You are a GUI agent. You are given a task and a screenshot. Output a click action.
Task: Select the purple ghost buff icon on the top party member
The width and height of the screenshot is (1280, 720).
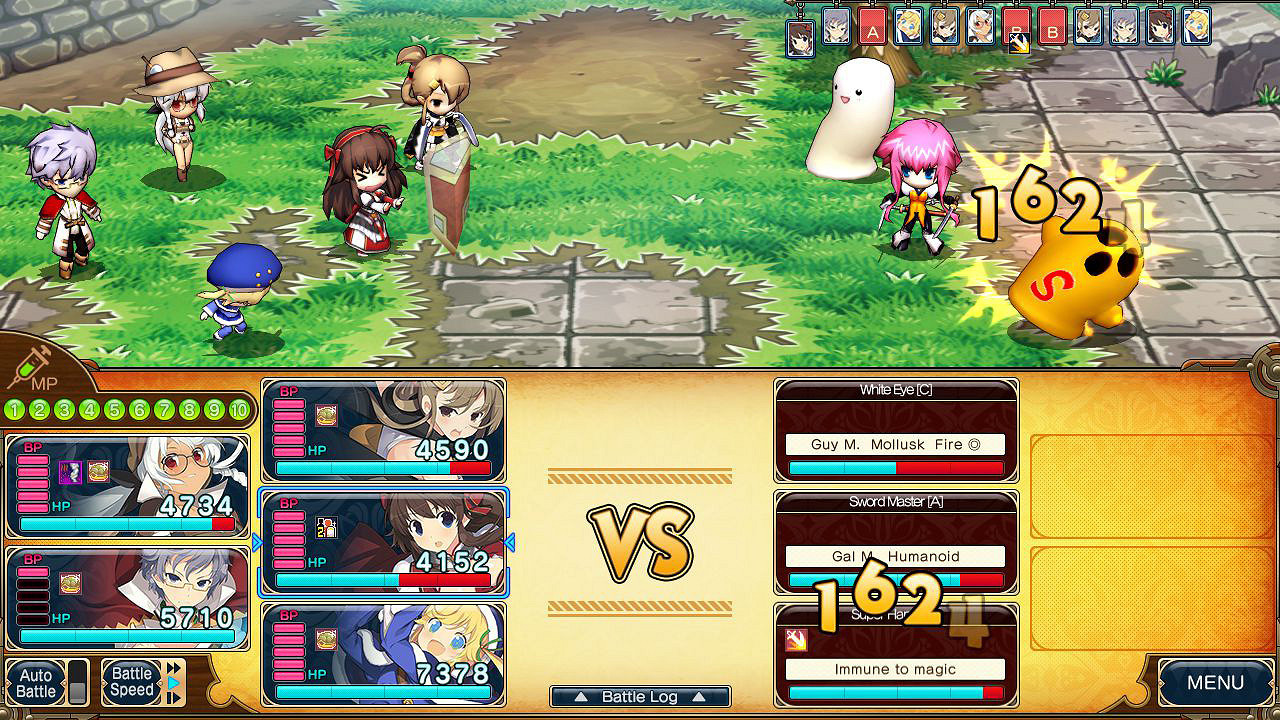pos(69,473)
